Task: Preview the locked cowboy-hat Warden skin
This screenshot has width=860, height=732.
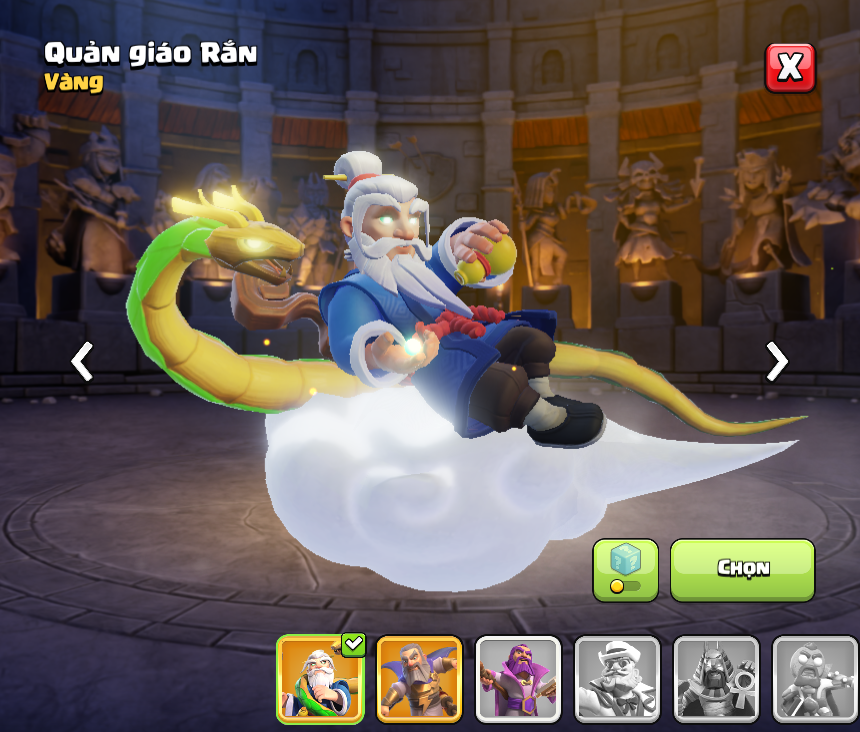Action: tap(617, 679)
